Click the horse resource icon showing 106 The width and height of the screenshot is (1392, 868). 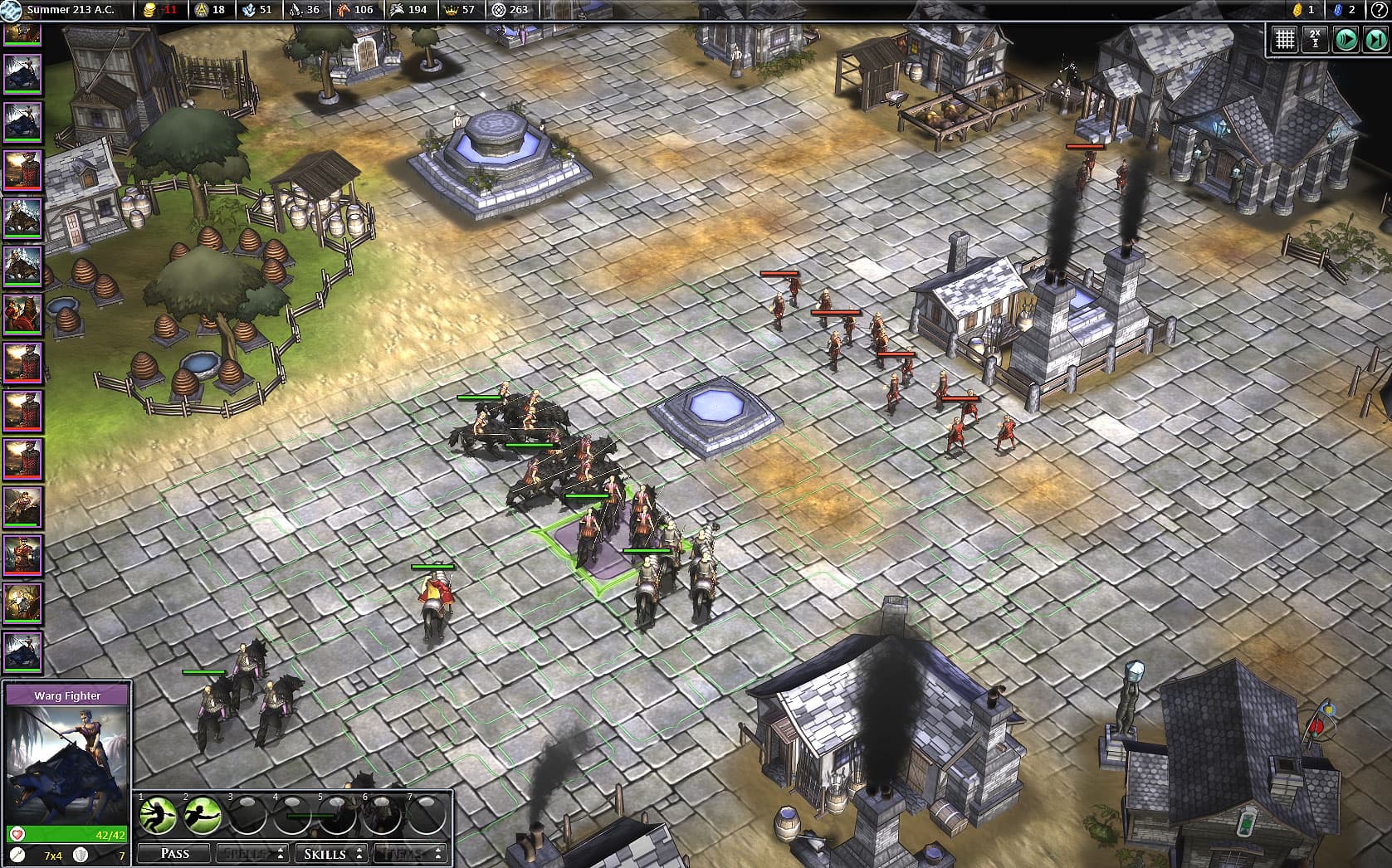point(345,11)
